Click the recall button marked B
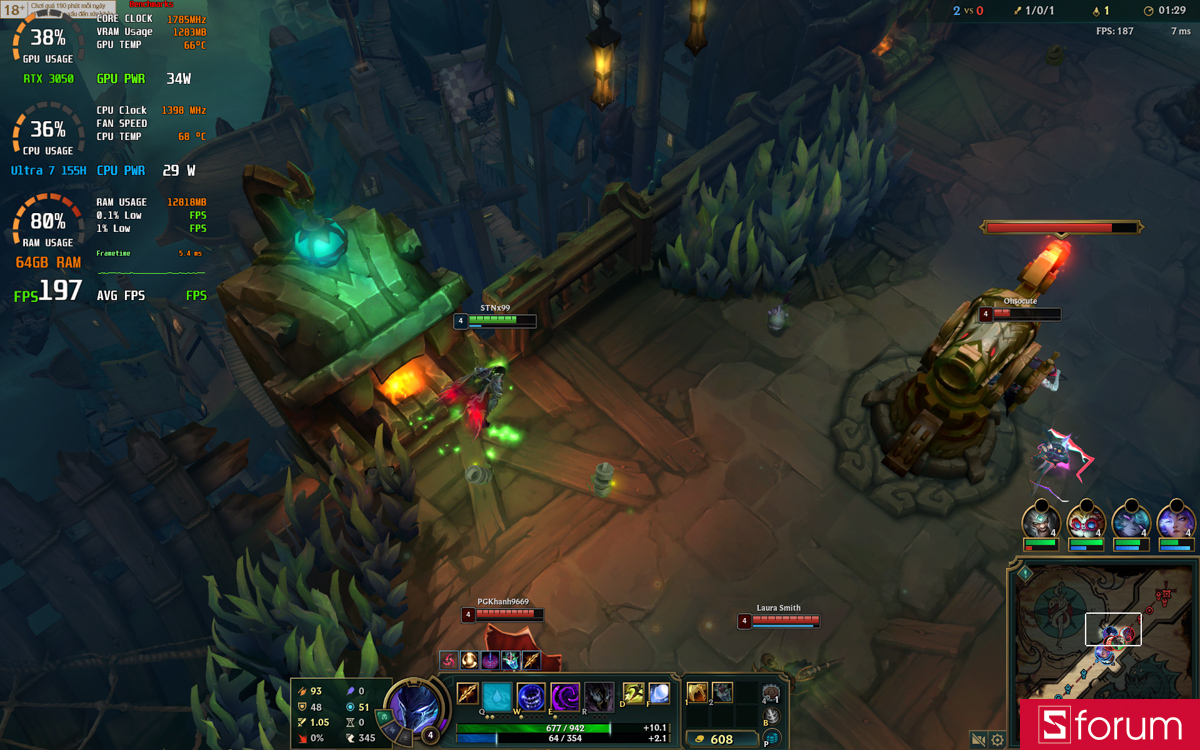 pos(772,717)
